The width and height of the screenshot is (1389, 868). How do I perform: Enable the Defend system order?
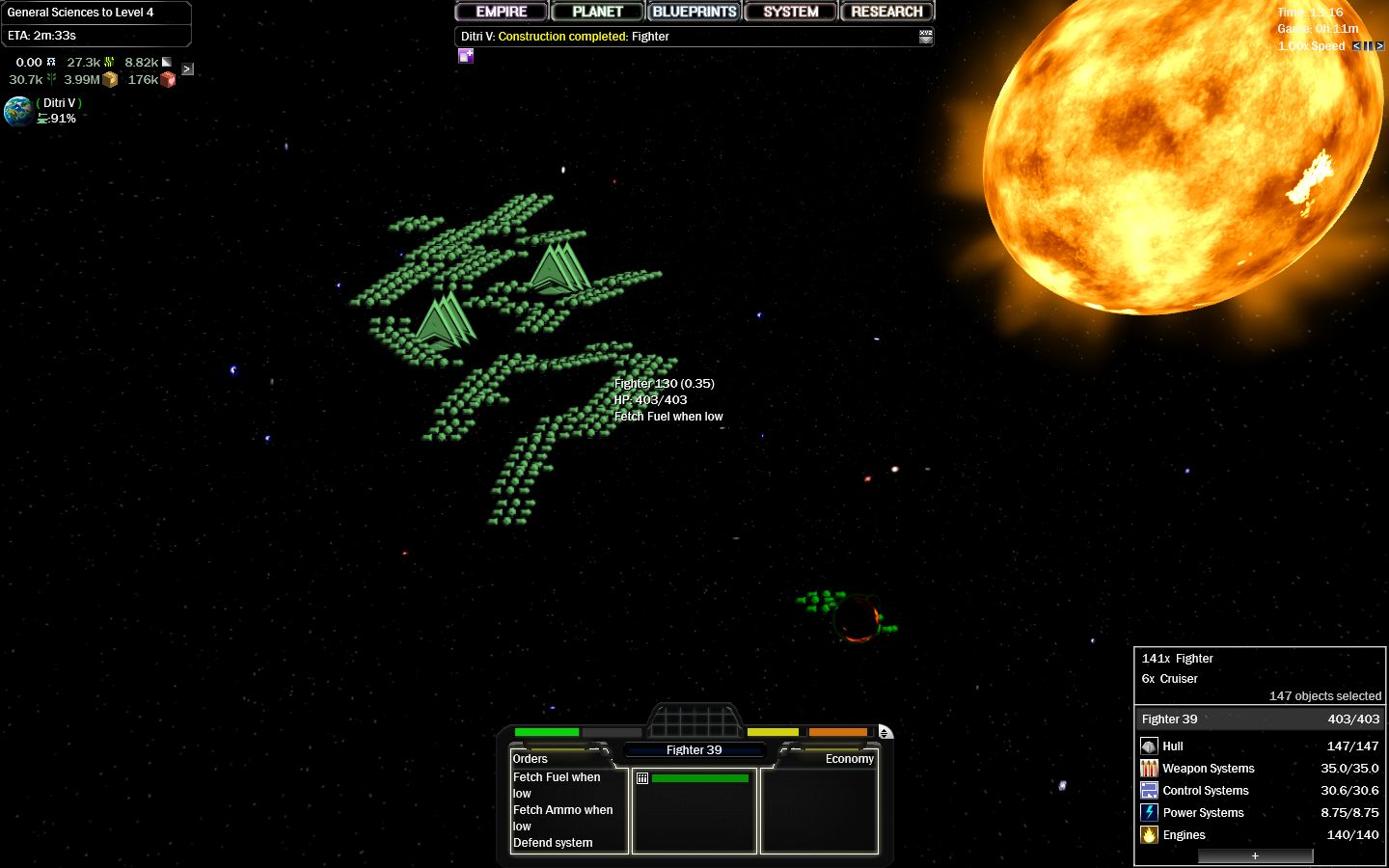[552, 842]
